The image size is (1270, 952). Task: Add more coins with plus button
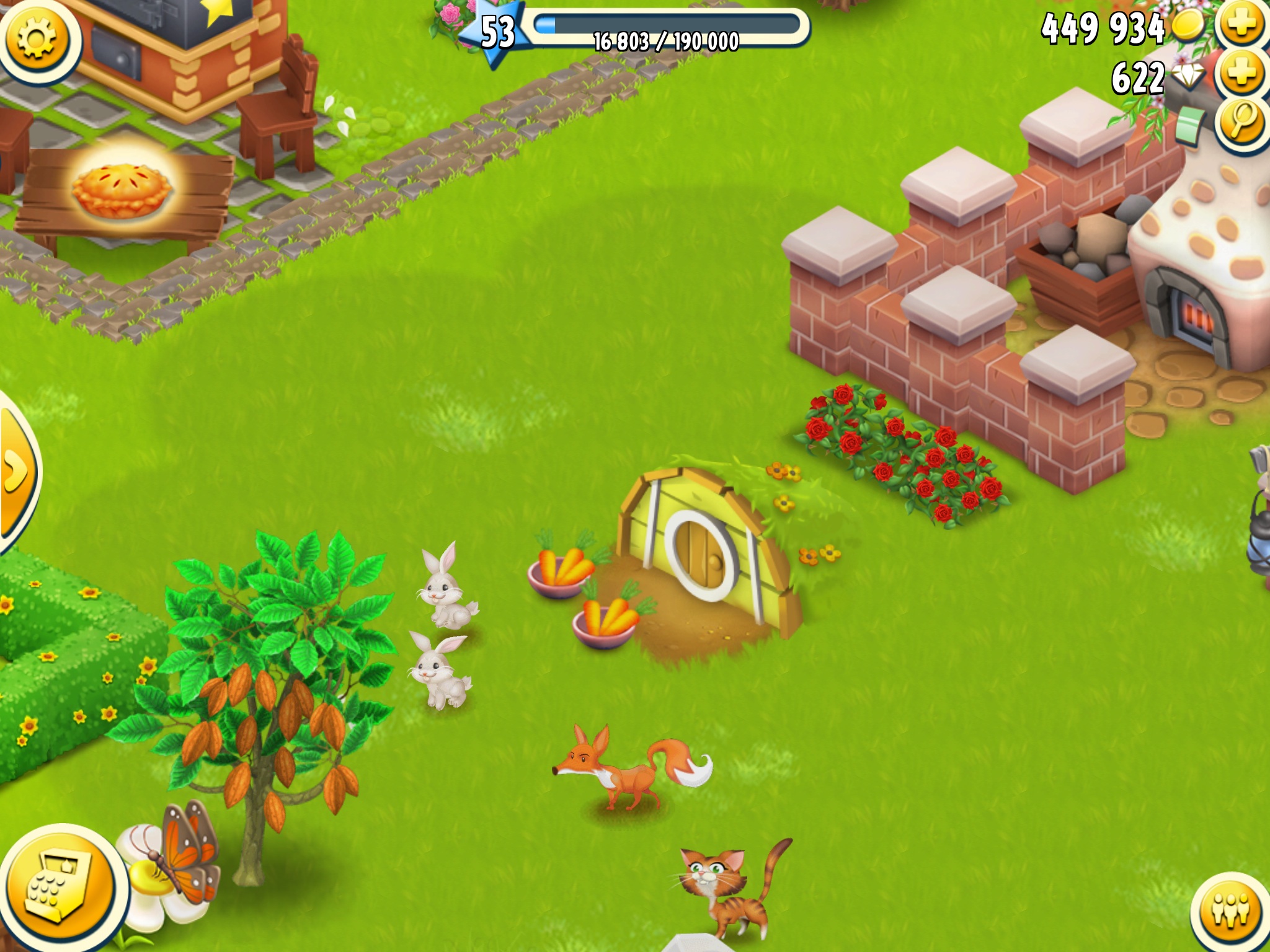pyautogui.click(x=1242, y=25)
